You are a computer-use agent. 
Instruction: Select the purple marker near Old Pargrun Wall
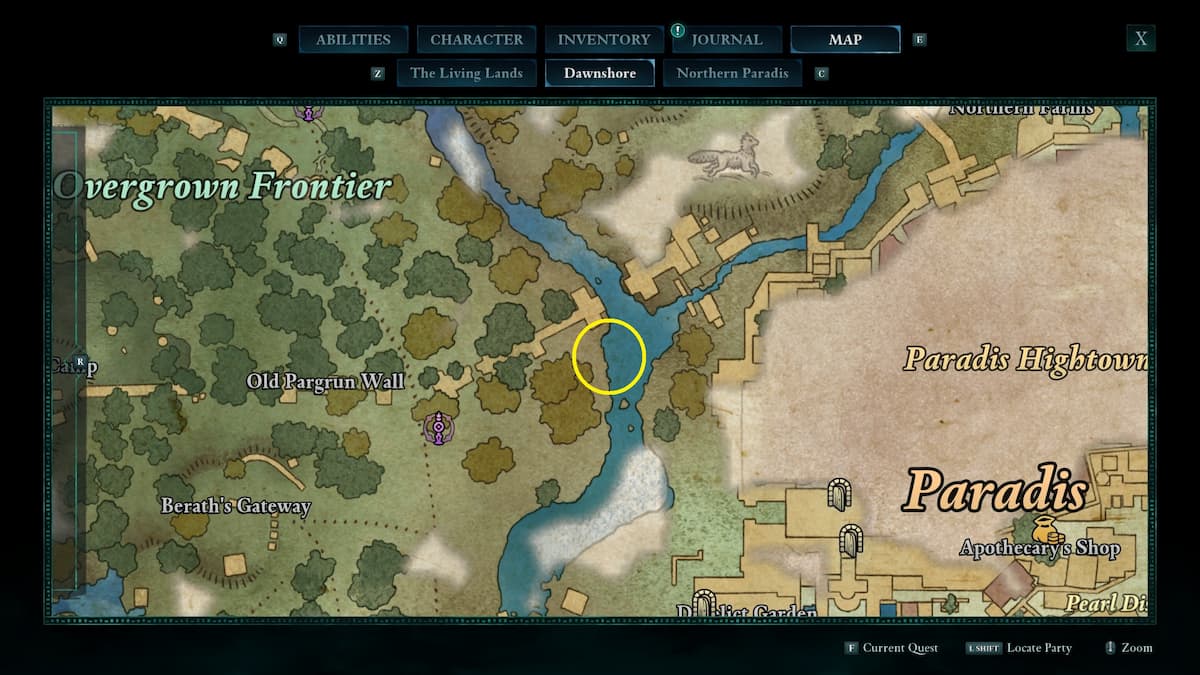click(x=438, y=428)
